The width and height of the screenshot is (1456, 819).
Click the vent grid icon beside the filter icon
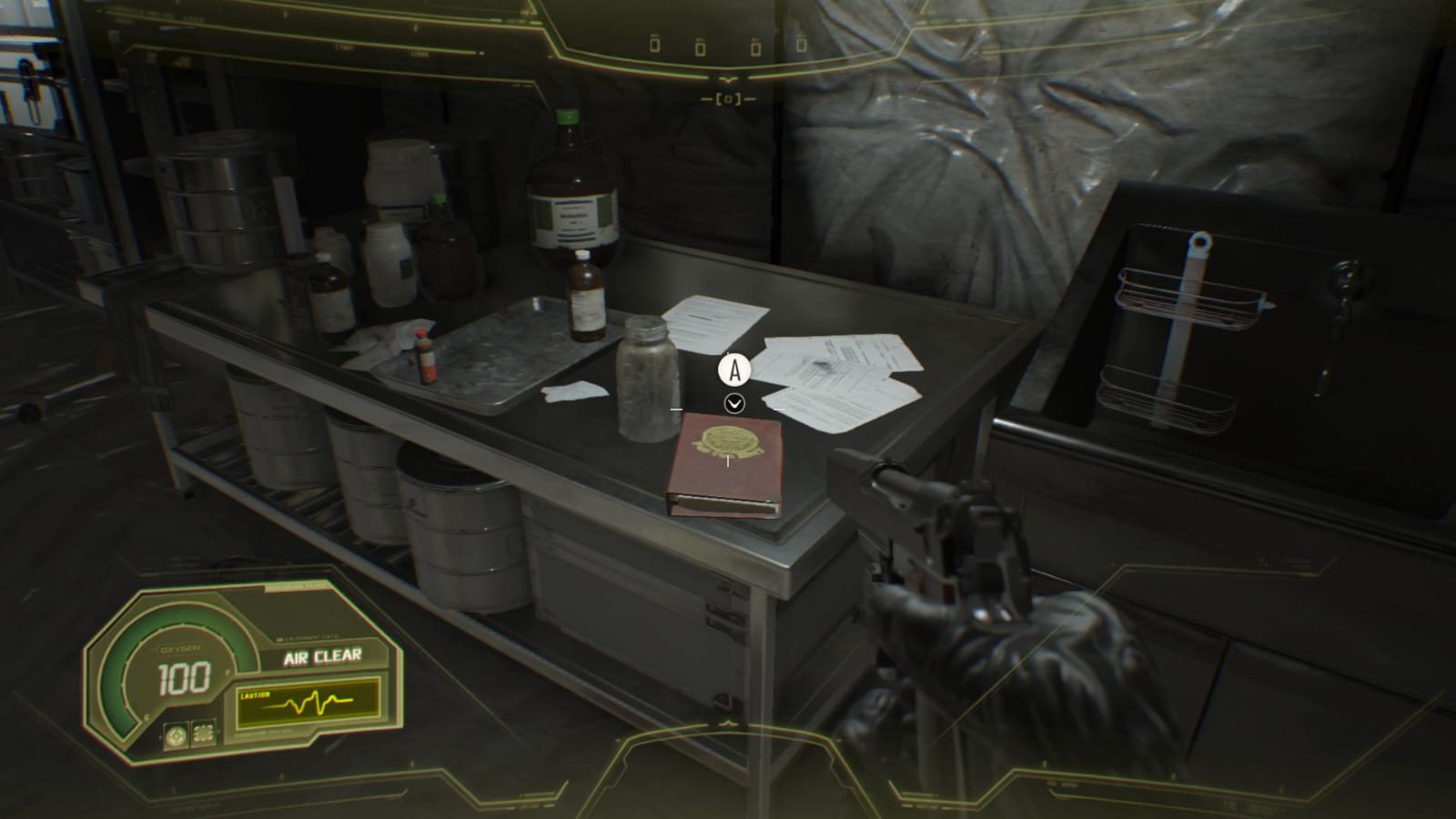(x=203, y=733)
